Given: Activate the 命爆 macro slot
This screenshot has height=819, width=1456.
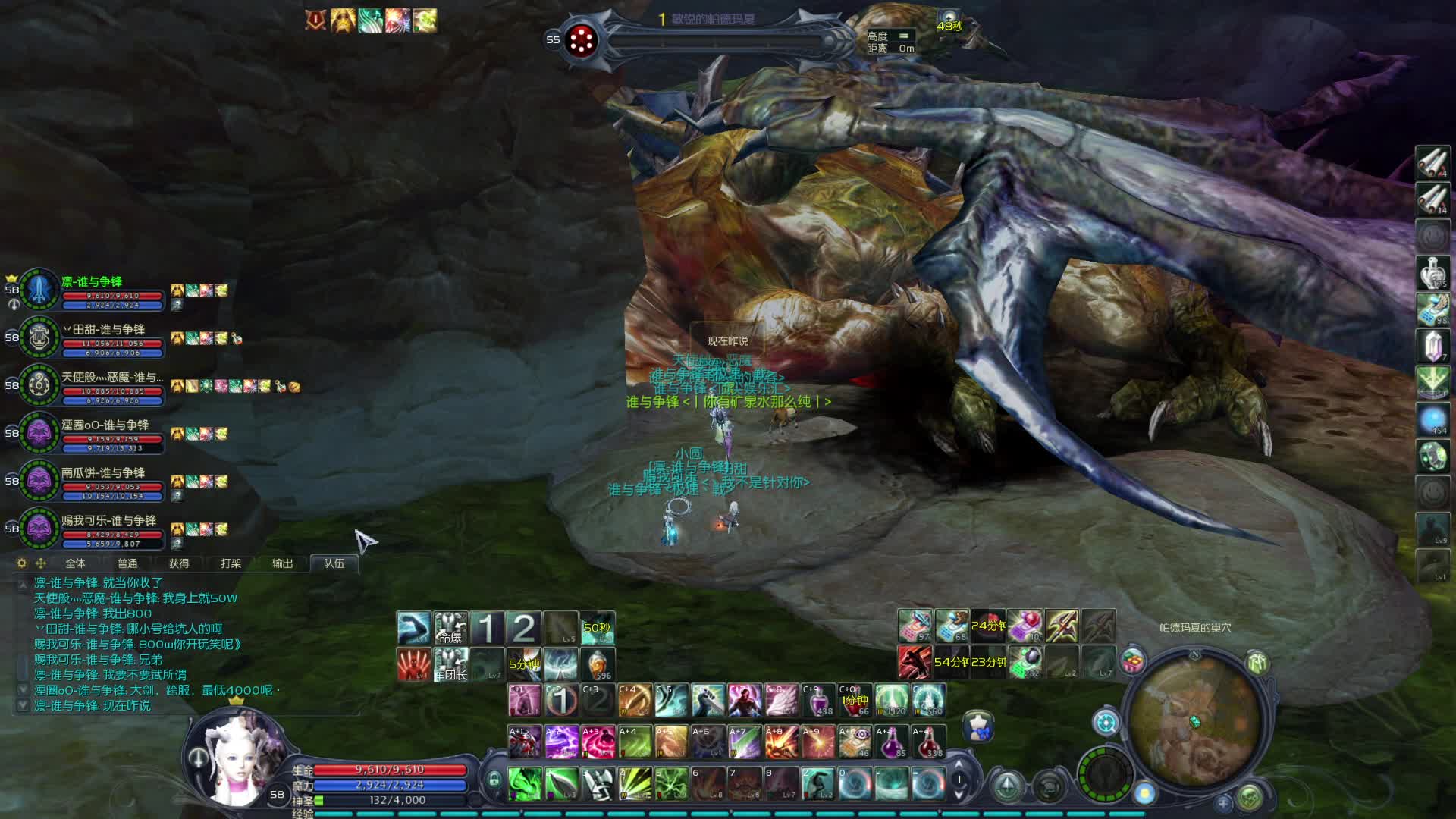Looking at the screenshot, I should 450,628.
